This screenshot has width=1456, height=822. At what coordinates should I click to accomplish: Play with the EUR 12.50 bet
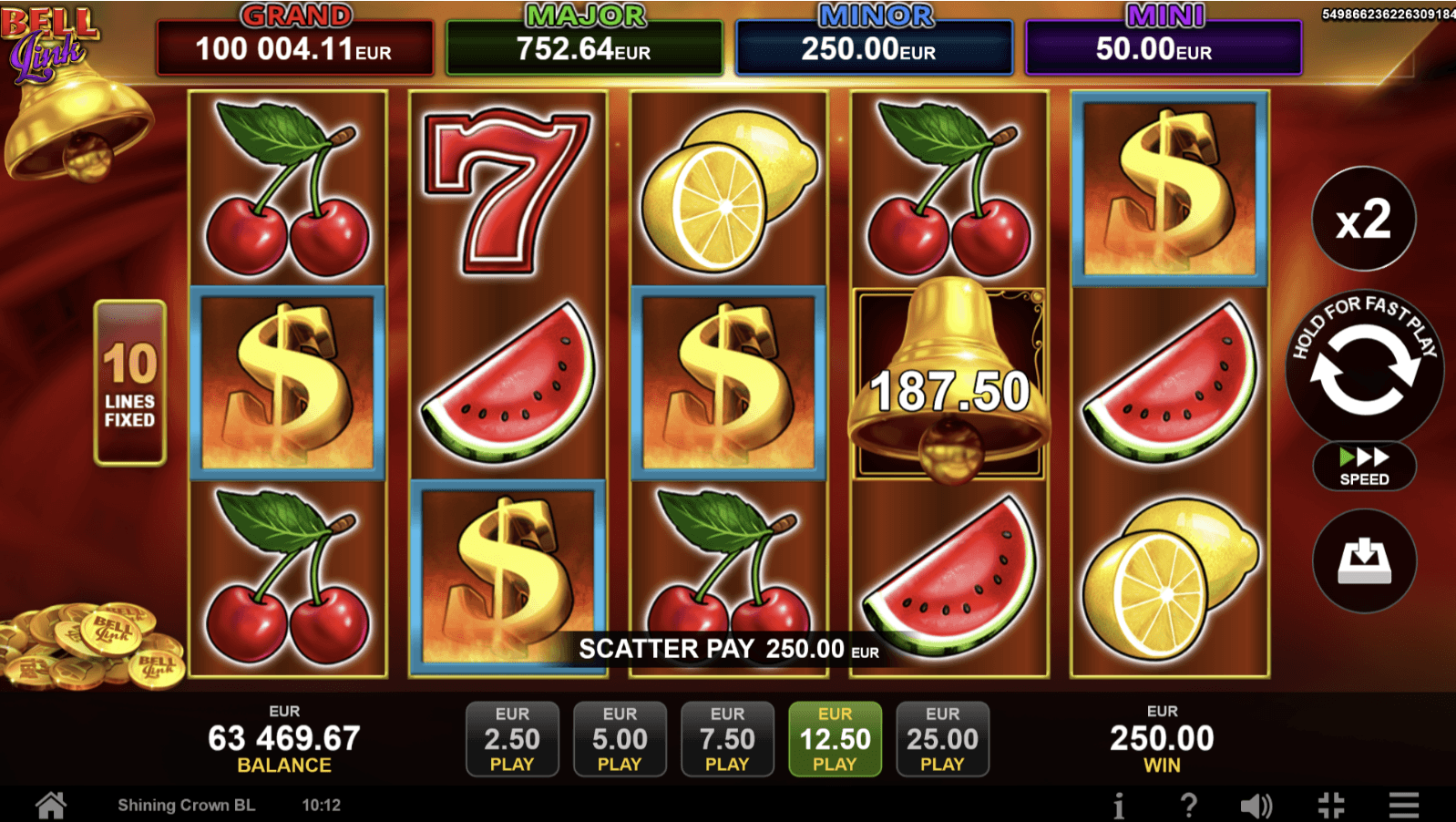[835, 739]
